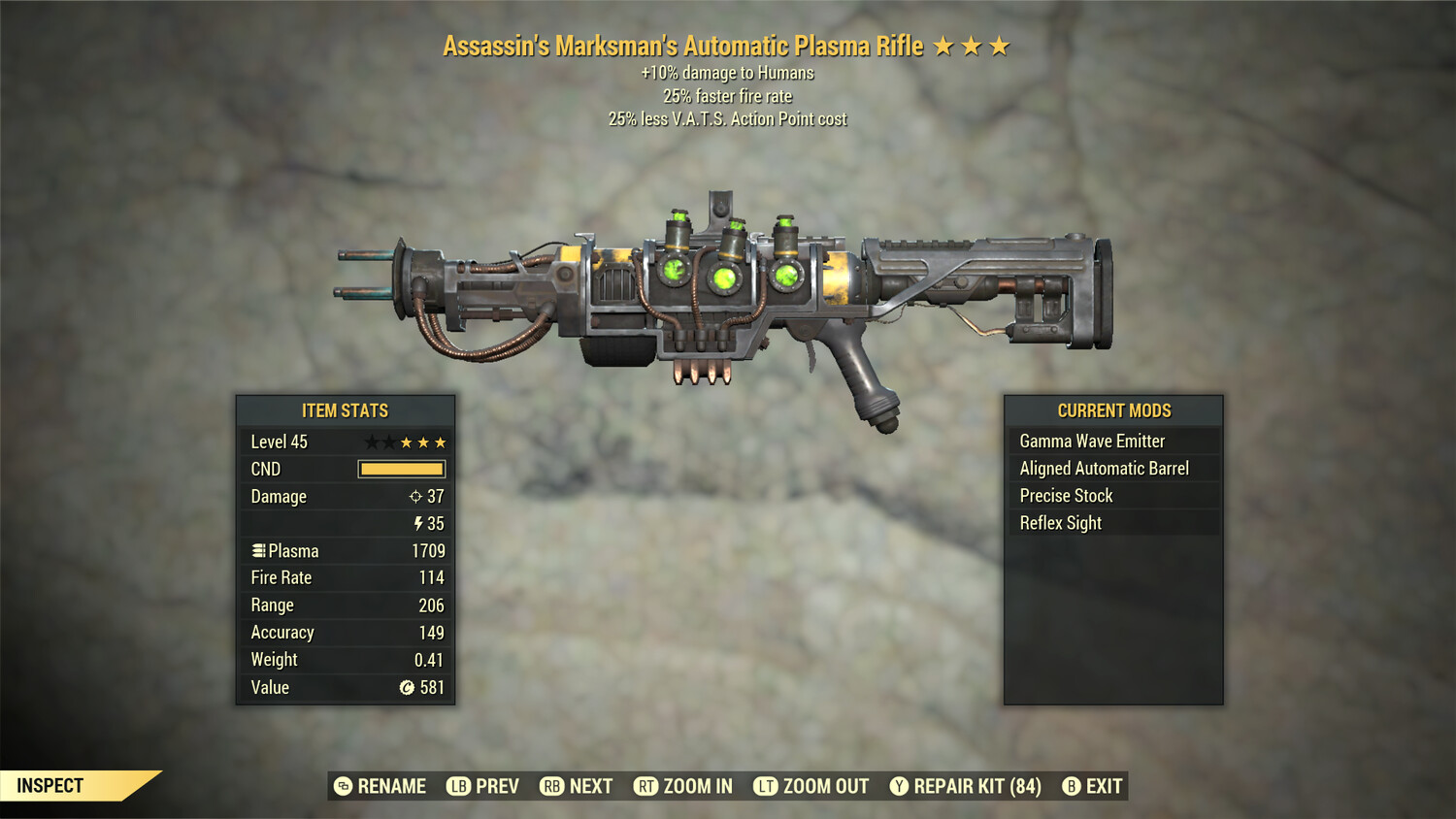Click the Plasma ammo magazine icon
Screen dimensions: 1456x819
(259, 550)
